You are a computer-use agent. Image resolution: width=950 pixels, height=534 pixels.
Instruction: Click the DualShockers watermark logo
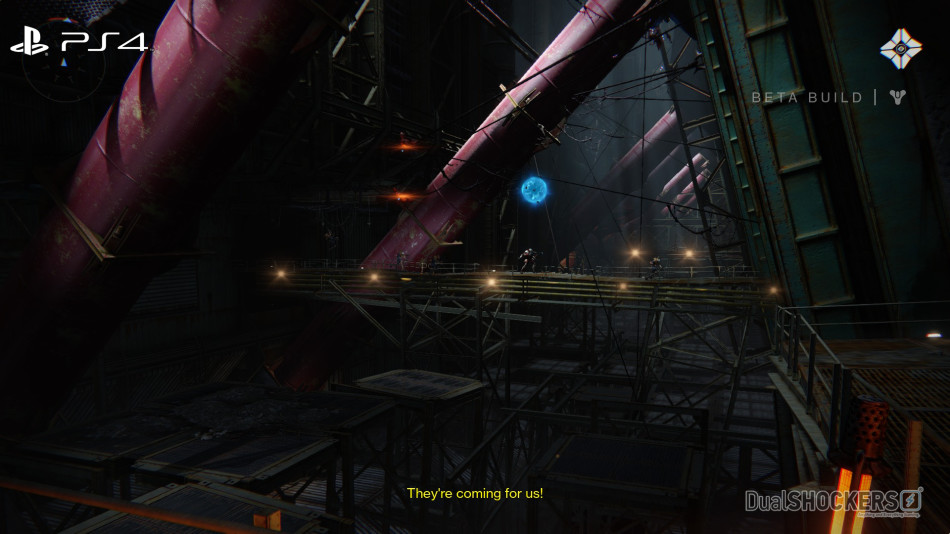[x=832, y=500]
